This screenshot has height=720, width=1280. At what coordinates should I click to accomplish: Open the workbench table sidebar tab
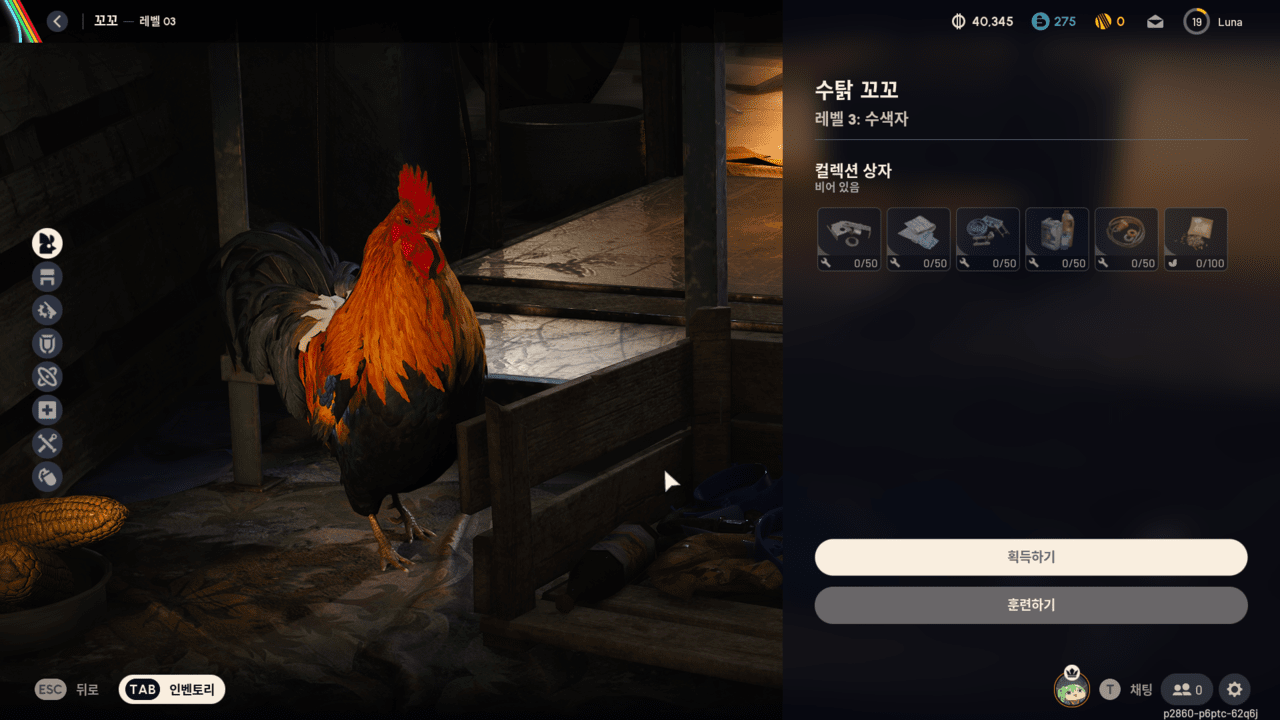pyautogui.click(x=47, y=277)
